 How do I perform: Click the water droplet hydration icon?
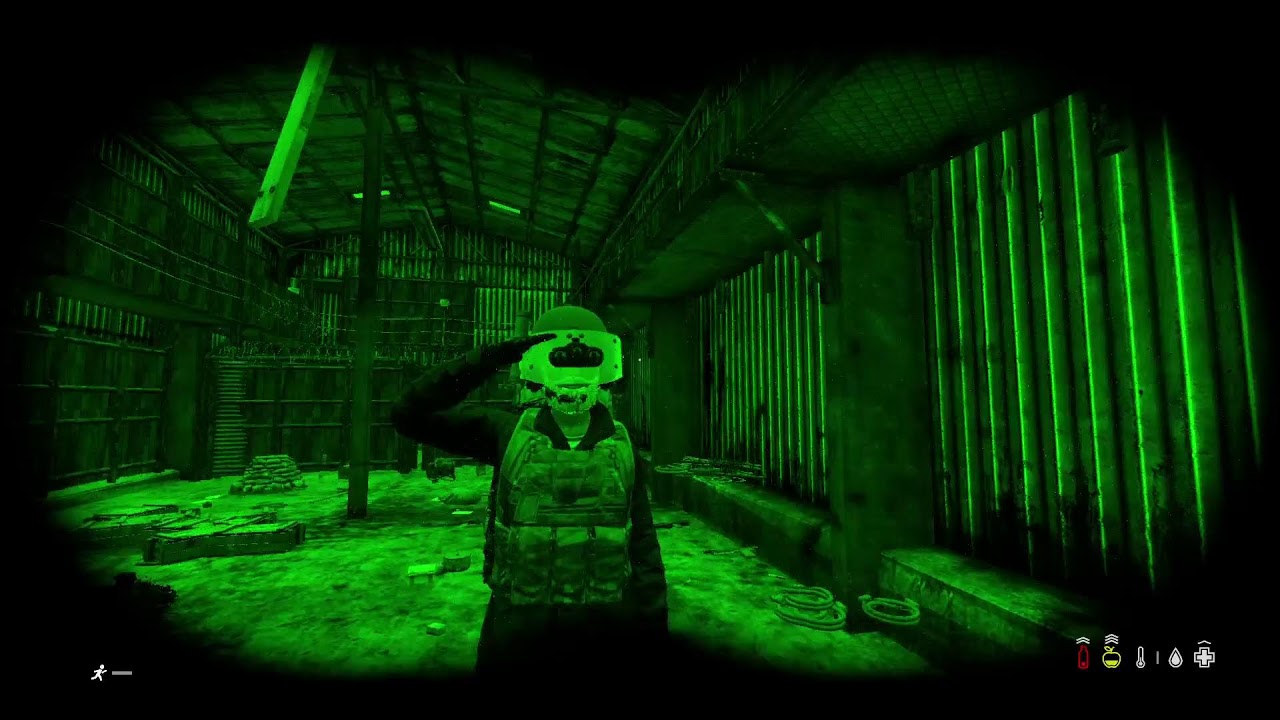click(1175, 658)
